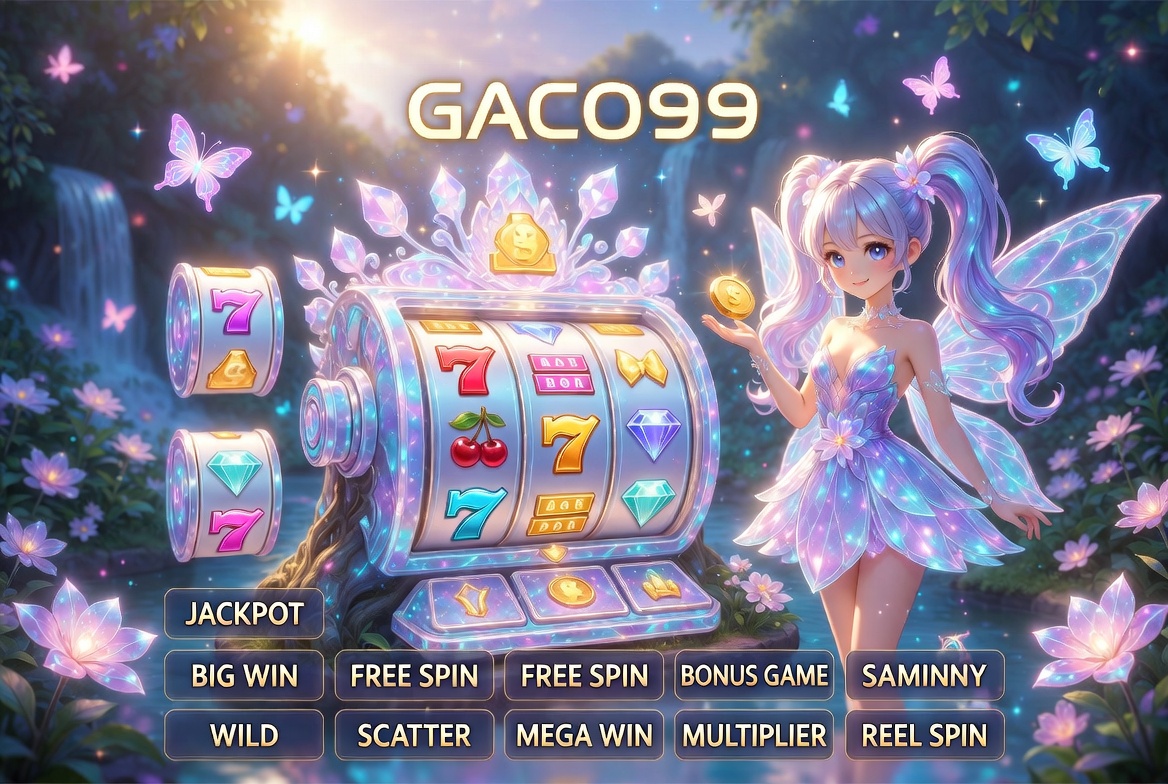Image resolution: width=1168 pixels, height=784 pixels.
Task: Select the SCATTER button
Action: [414, 736]
